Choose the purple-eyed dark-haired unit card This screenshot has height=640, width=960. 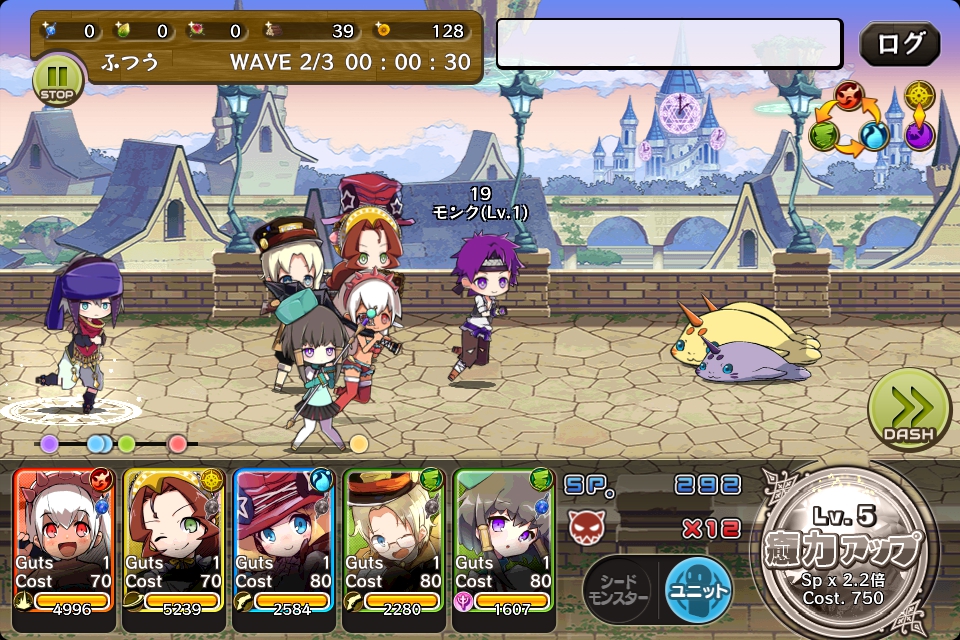504,540
